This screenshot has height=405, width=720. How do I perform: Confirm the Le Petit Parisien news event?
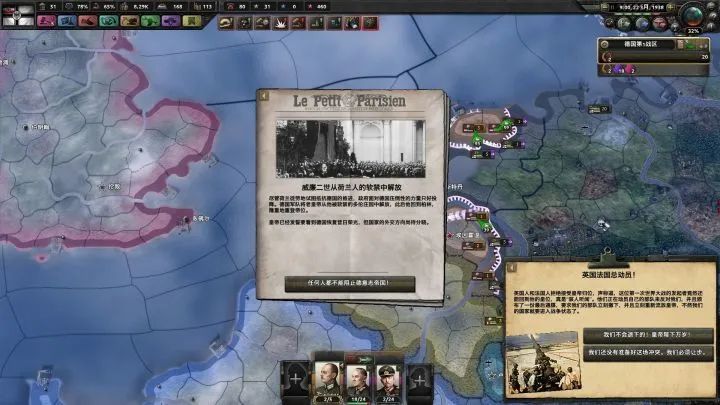click(x=349, y=284)
